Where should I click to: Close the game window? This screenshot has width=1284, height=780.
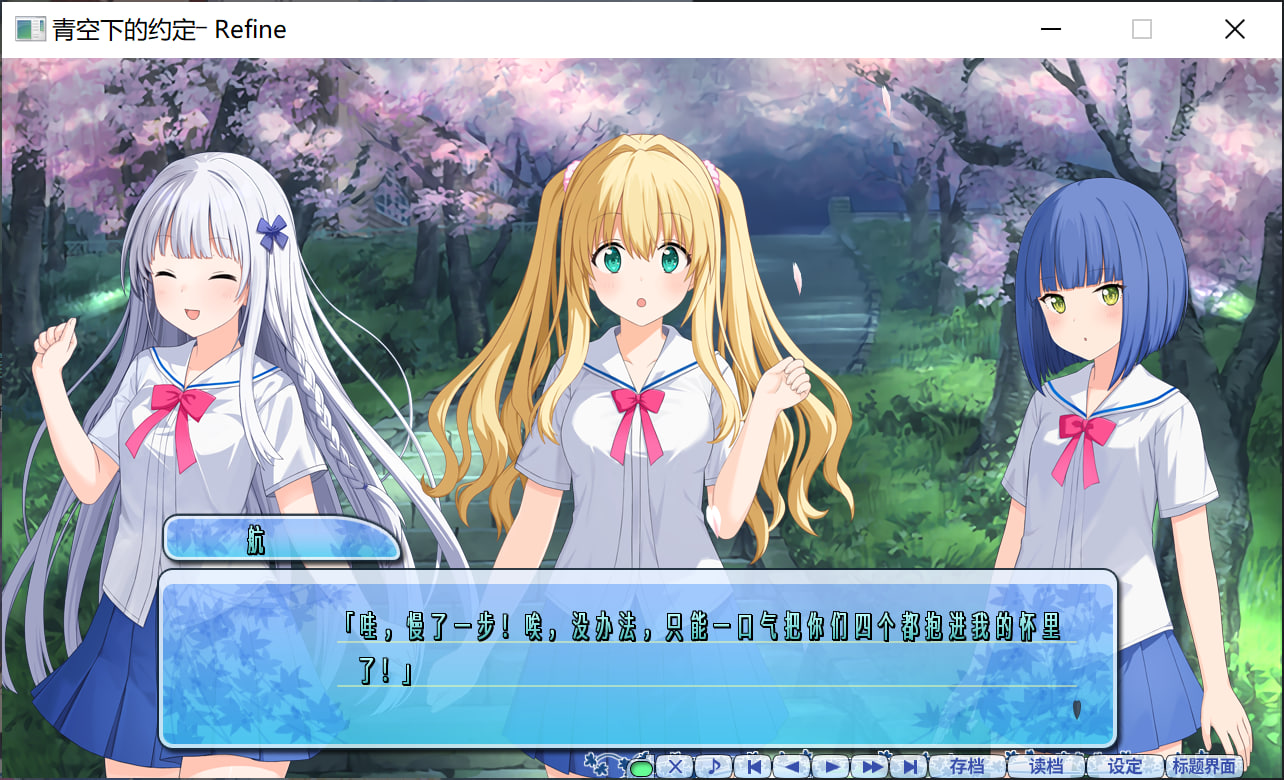(x=1234, y=30)
